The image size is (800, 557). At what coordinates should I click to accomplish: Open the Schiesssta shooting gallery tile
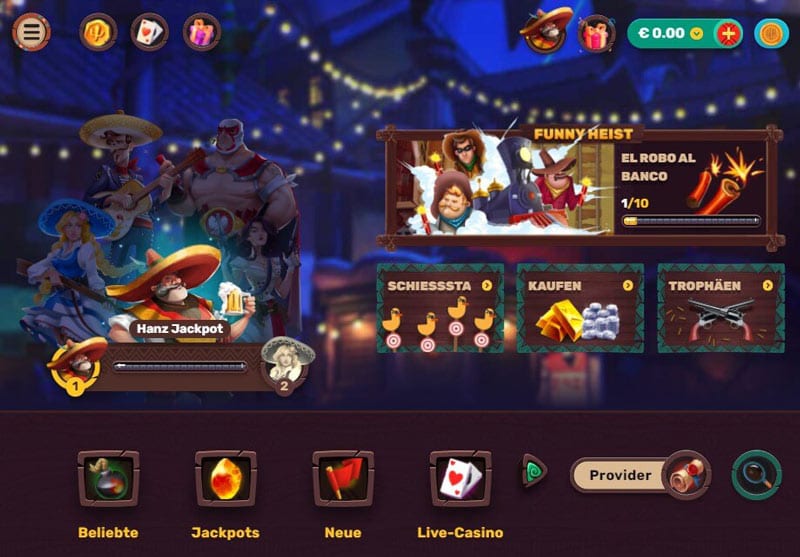tap(439, 309)
